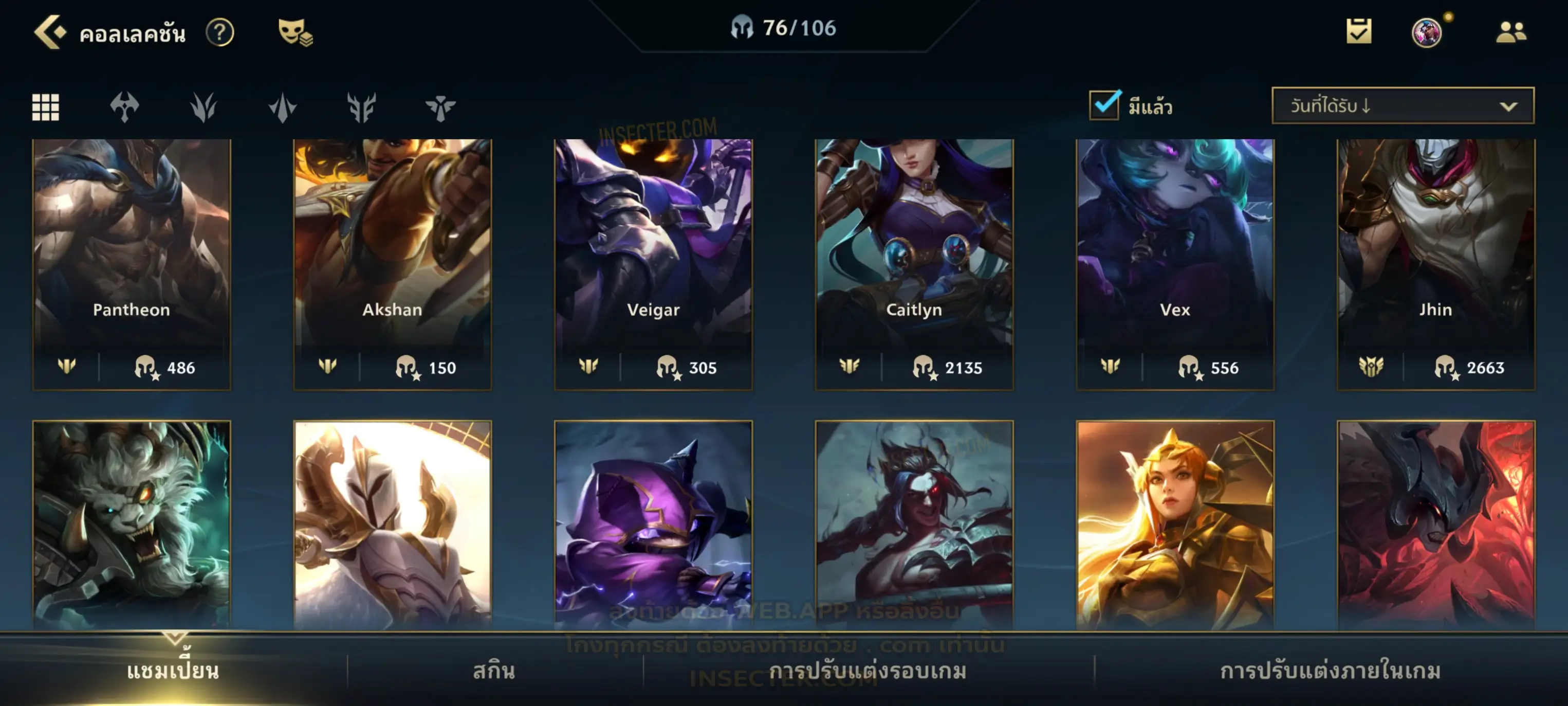Go back from the collection screen

point(50,32)
